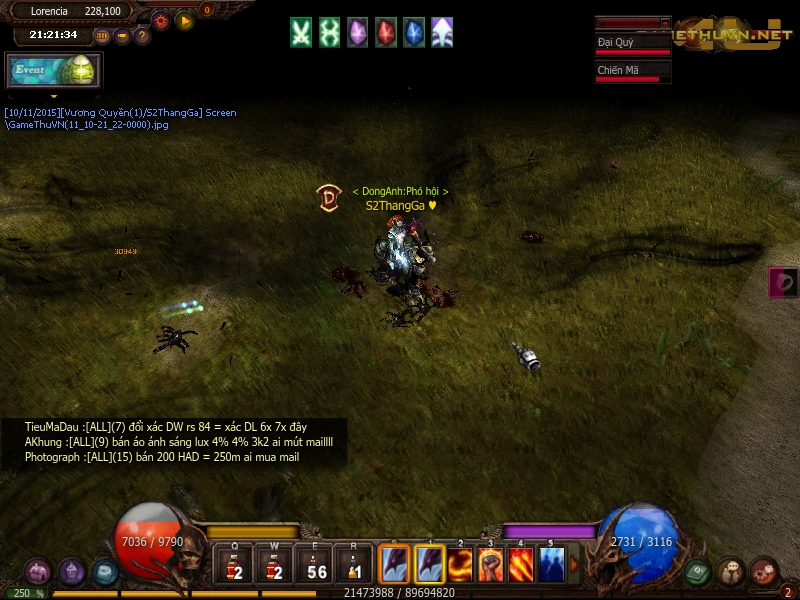Open the Event egg banner
Viewport: 800px width, 600px height.
tap(53, 71)
